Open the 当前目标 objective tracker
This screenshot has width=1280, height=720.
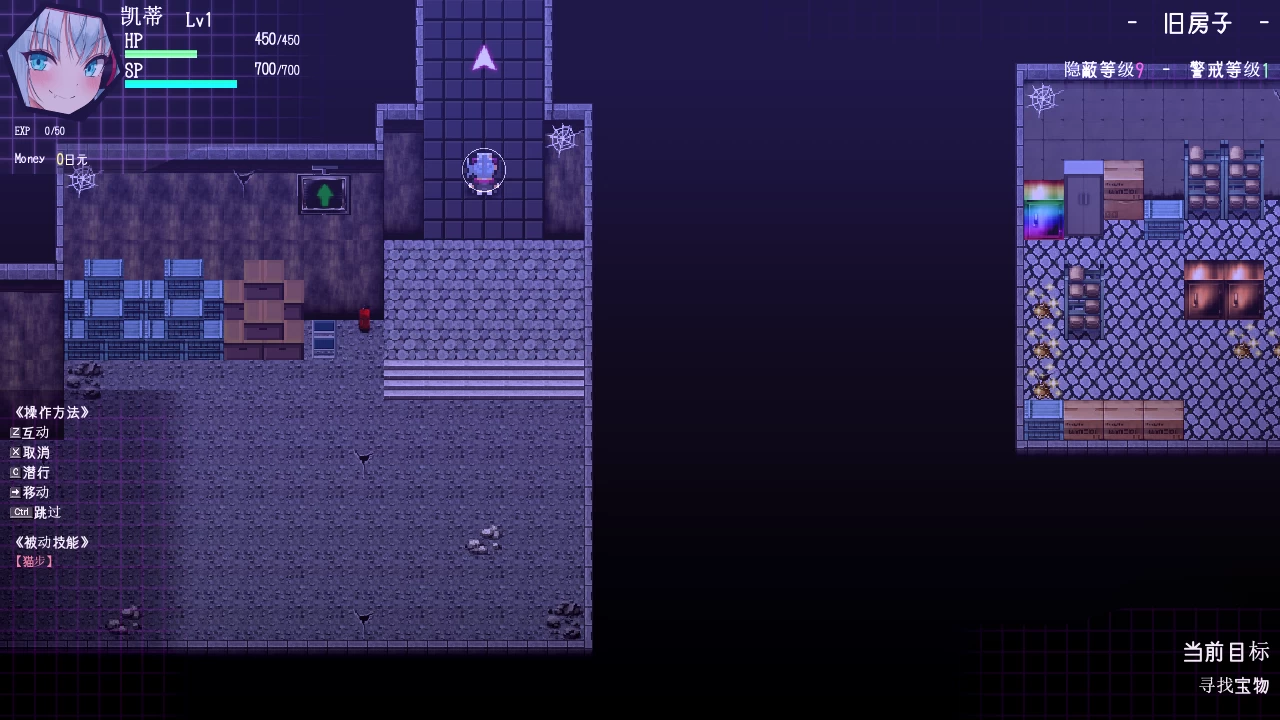click(x=1225, y=652)
